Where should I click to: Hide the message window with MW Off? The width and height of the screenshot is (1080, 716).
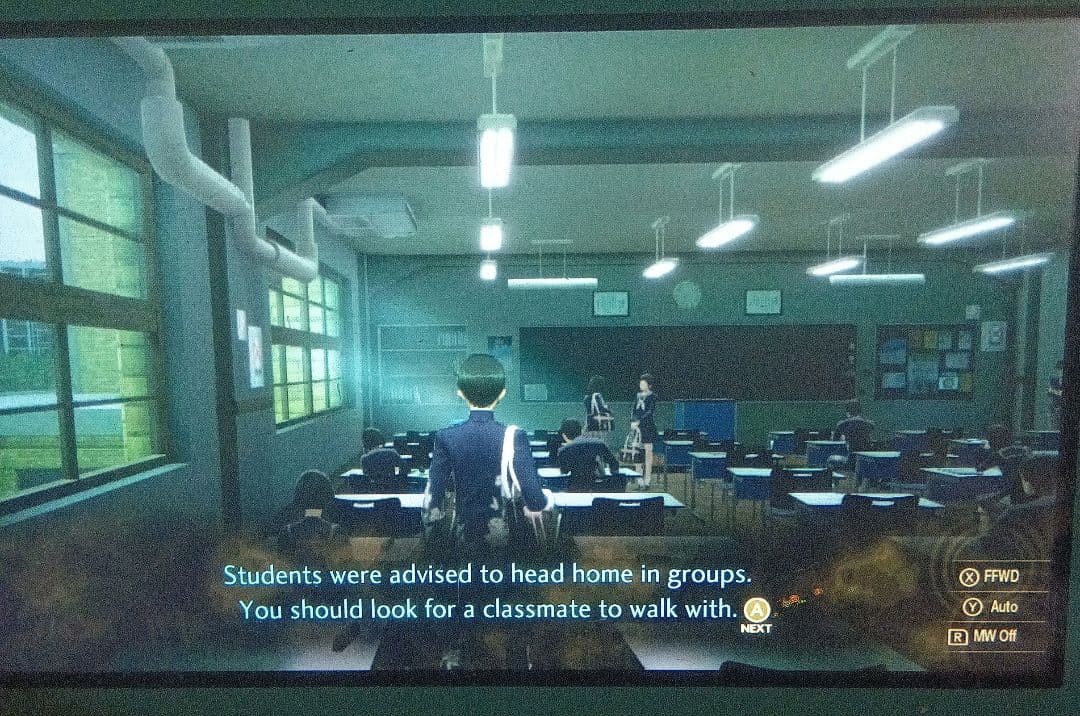click(983, 636)
